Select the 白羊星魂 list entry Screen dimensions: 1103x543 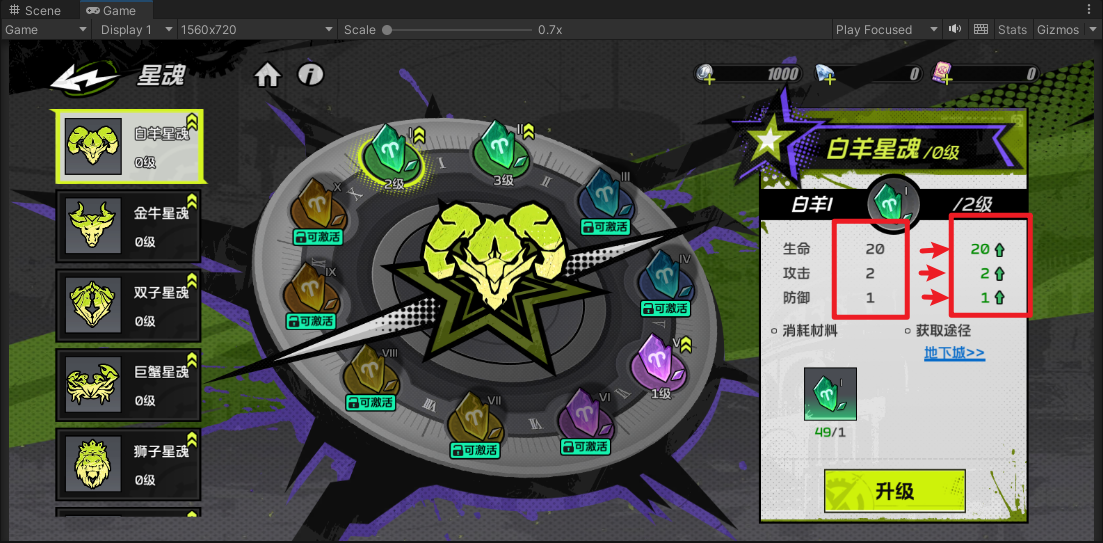coord(128,146)
